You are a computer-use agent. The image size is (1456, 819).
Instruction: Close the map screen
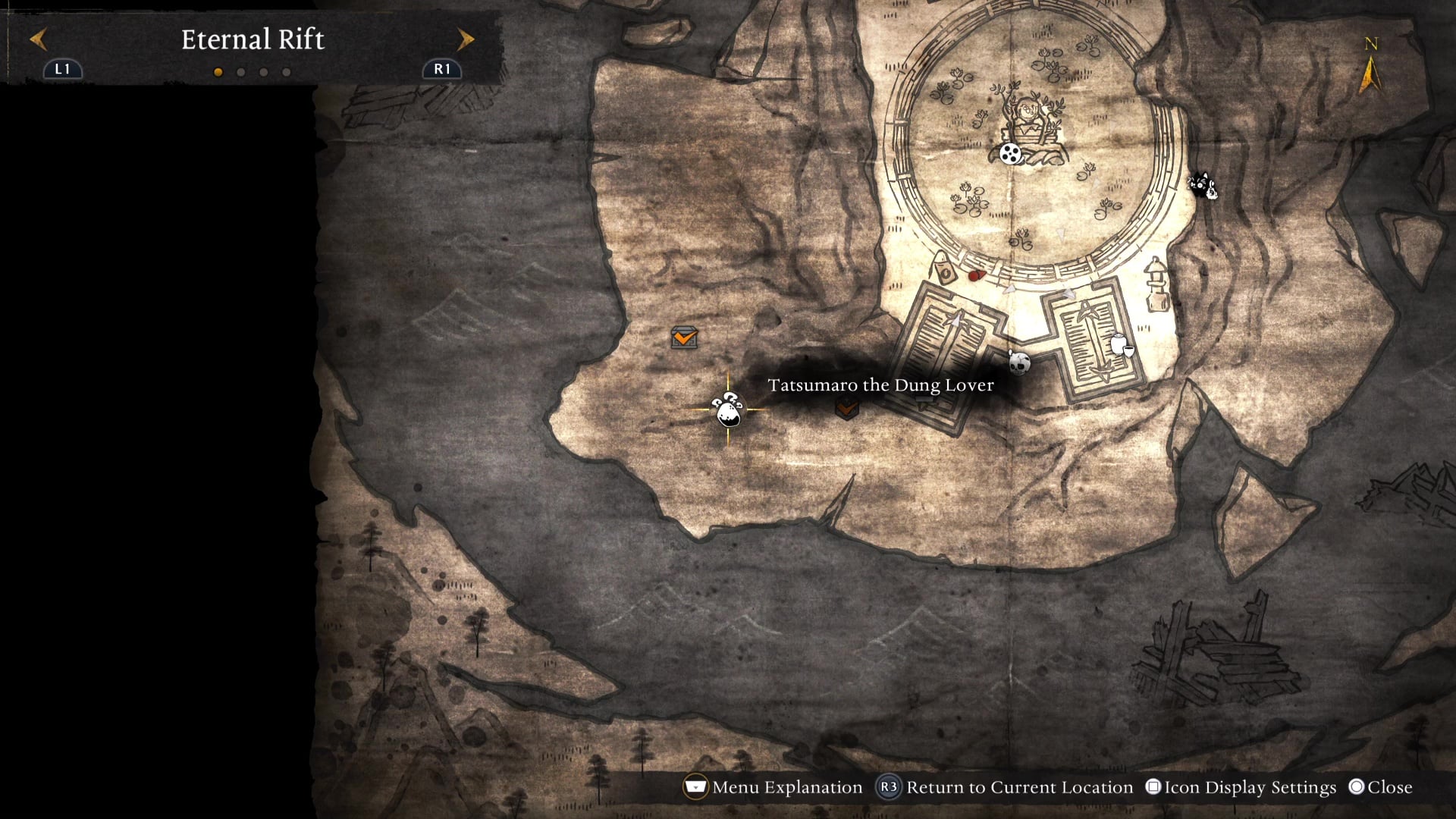1381,787
